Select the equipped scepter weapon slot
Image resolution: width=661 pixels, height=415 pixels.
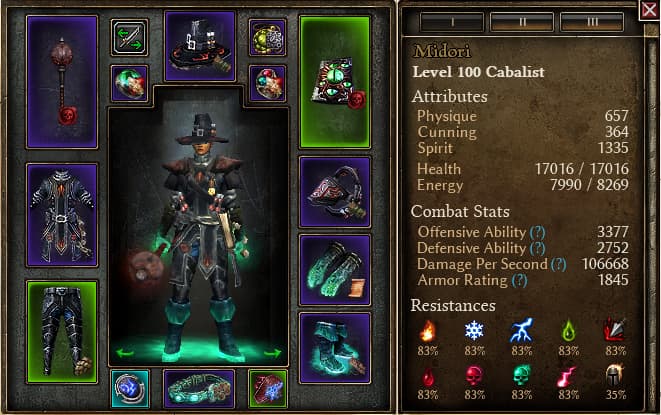[x=62, y=82]
